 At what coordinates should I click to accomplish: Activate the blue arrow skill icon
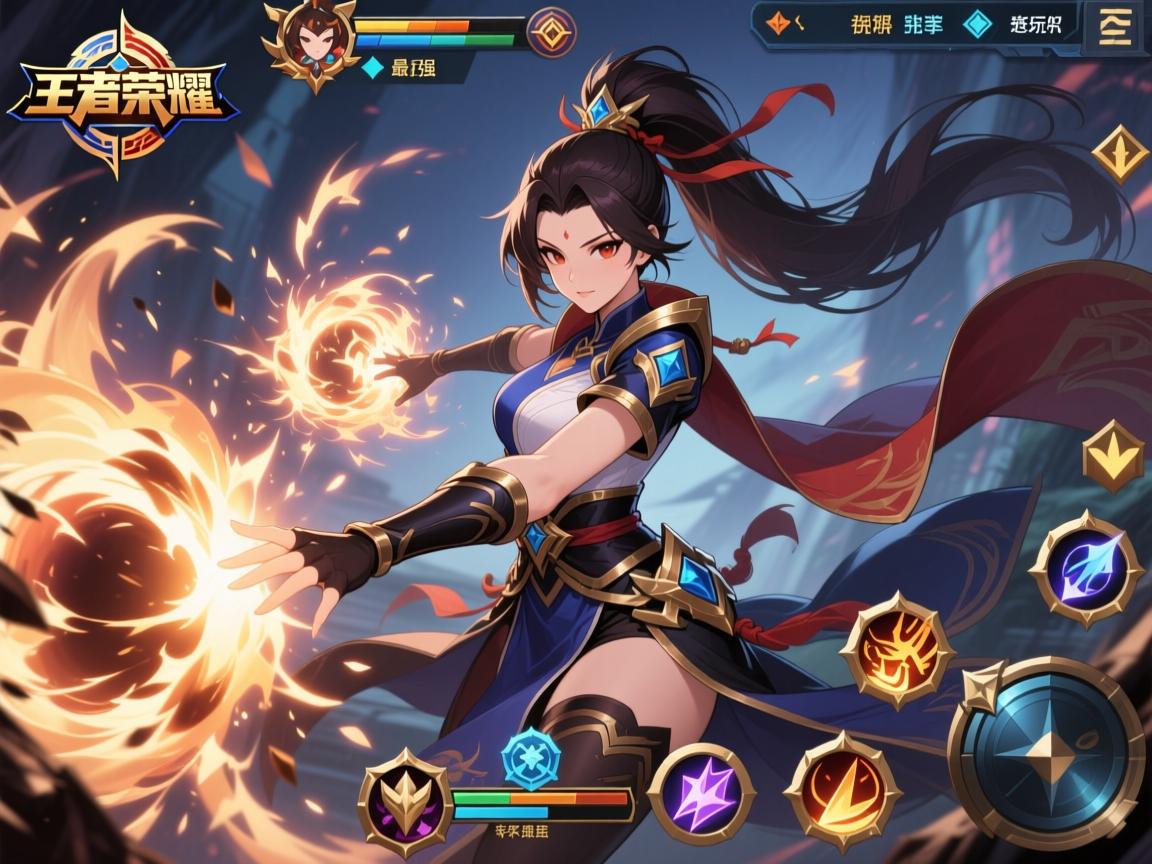coord(1086,570)
